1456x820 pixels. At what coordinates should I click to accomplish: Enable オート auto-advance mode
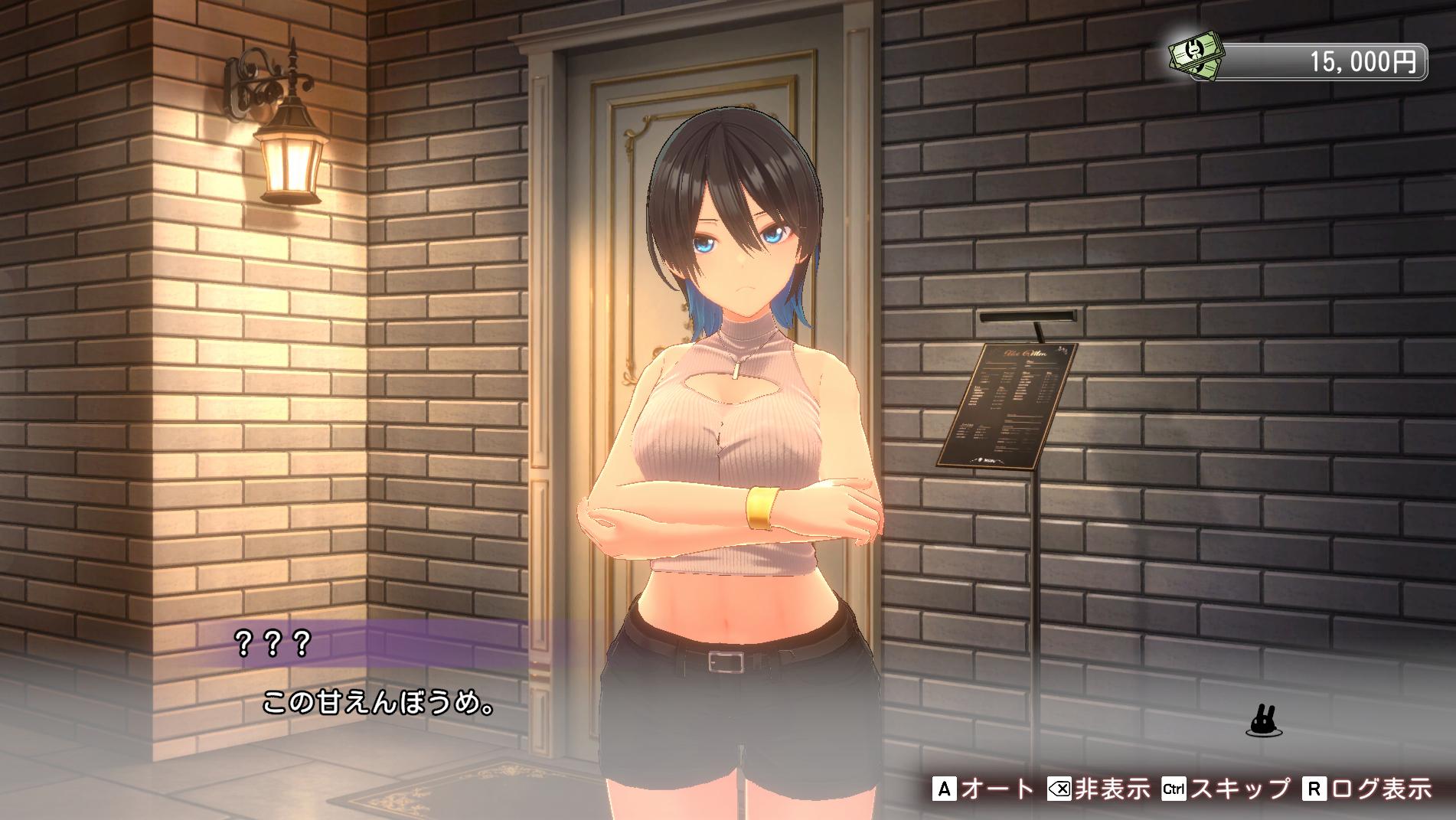coord(984,789)
